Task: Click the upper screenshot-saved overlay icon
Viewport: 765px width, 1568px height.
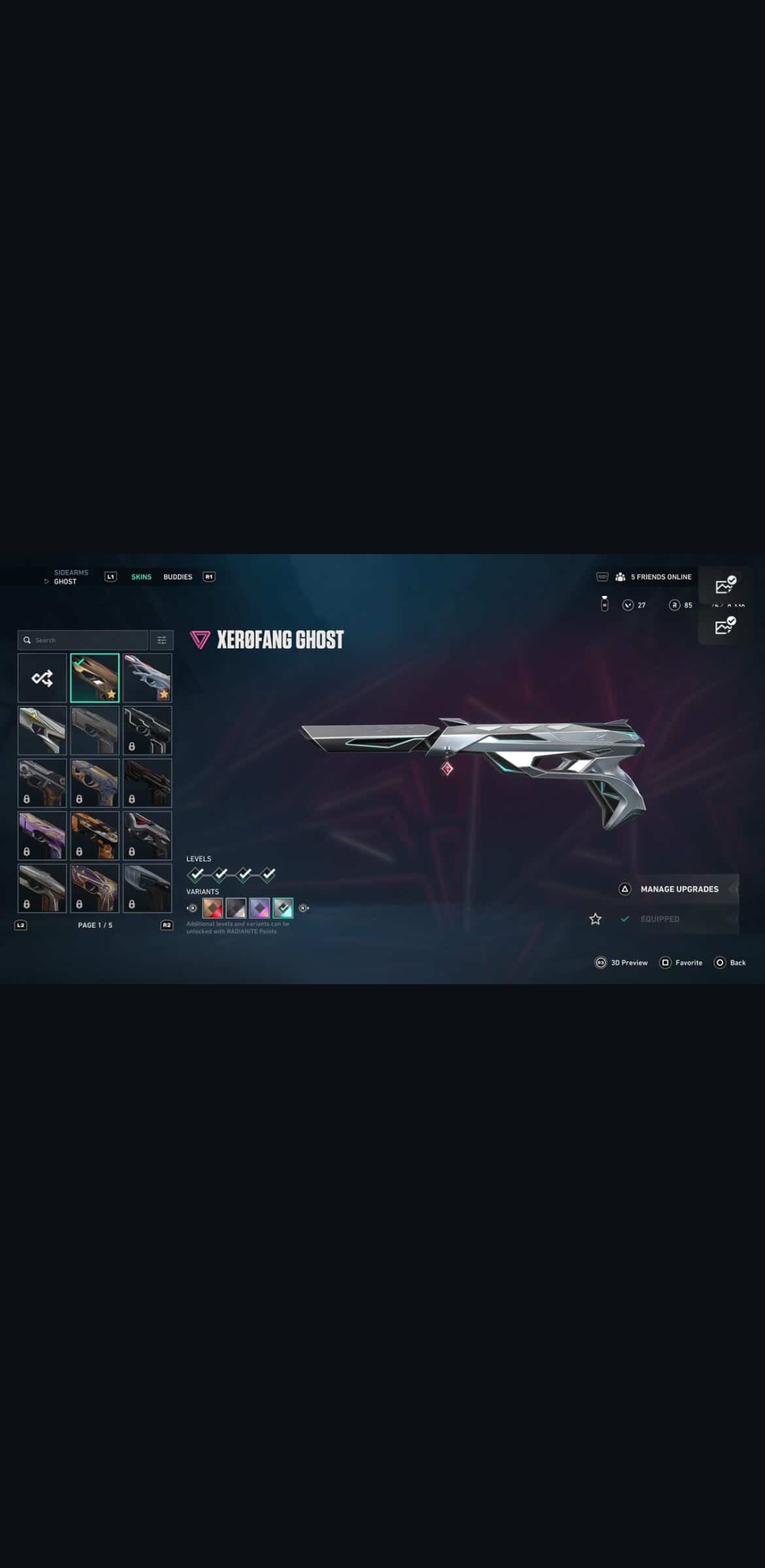Action: (725, 585)
